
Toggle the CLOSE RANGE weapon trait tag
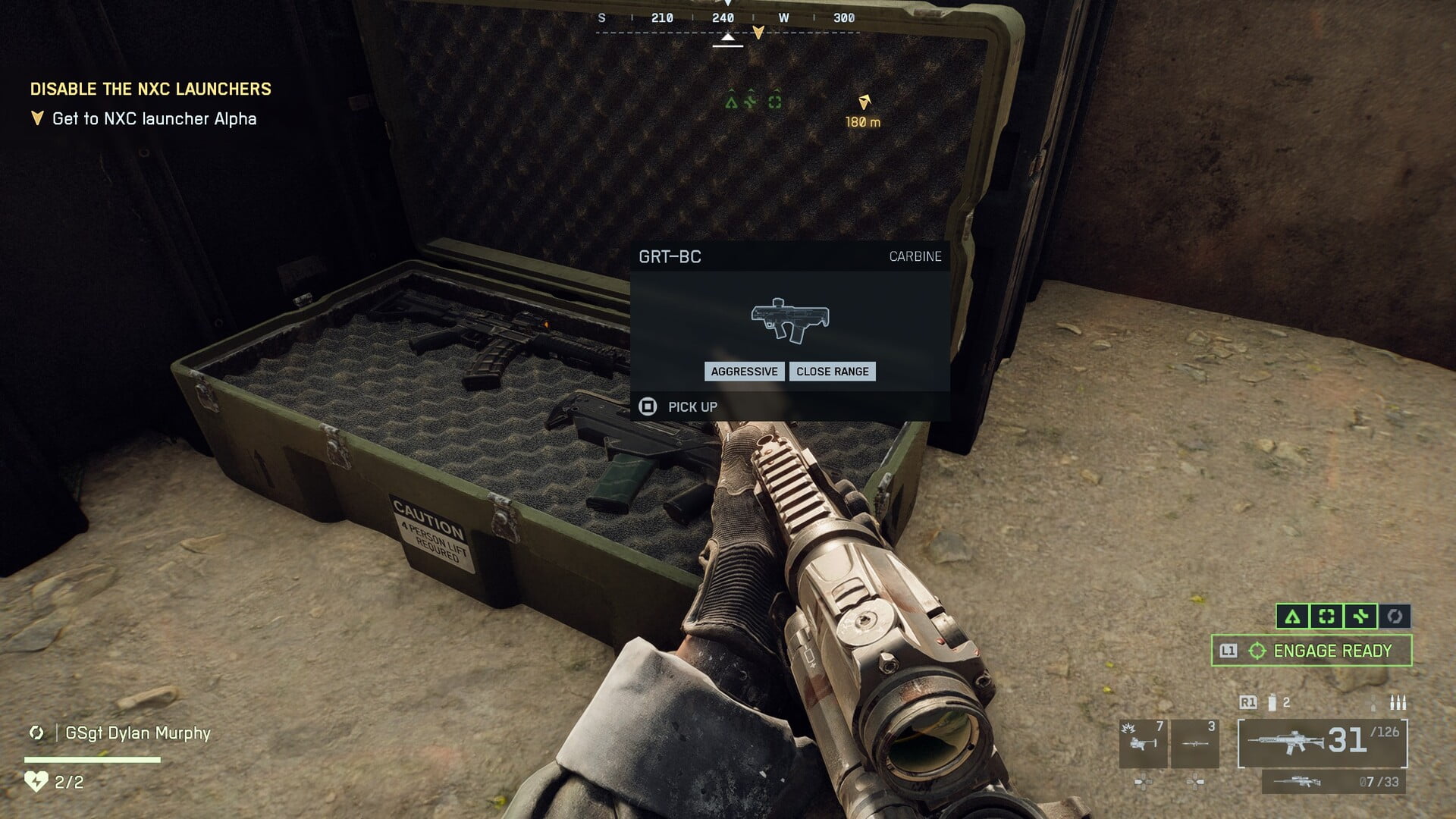[x=832, y=372]
